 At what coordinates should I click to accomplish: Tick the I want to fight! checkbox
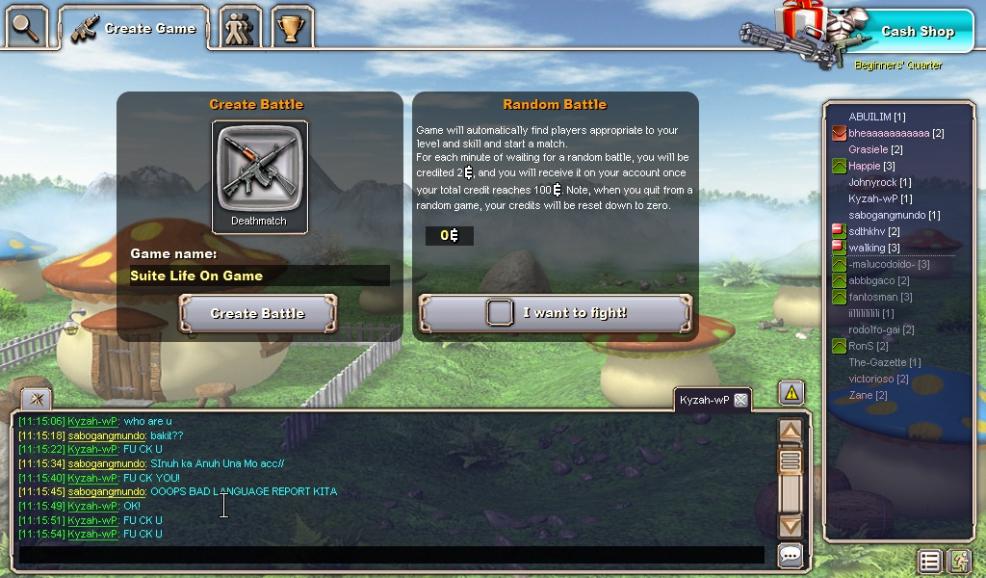[499, 313]
